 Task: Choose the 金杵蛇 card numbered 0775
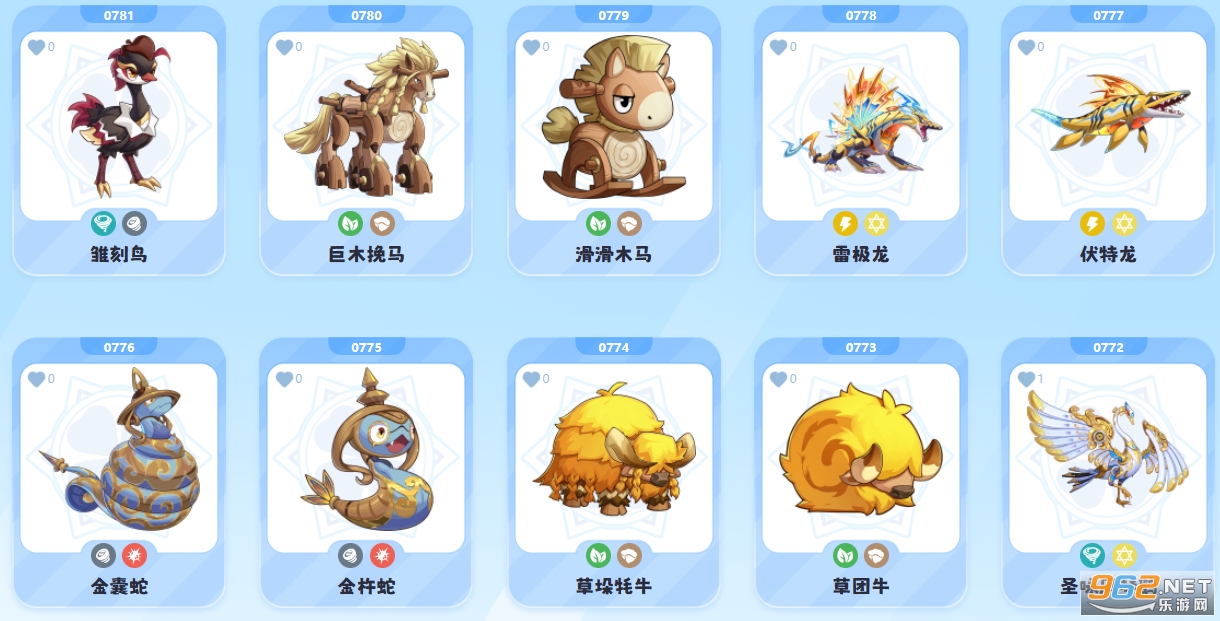(x=366, y=458)
